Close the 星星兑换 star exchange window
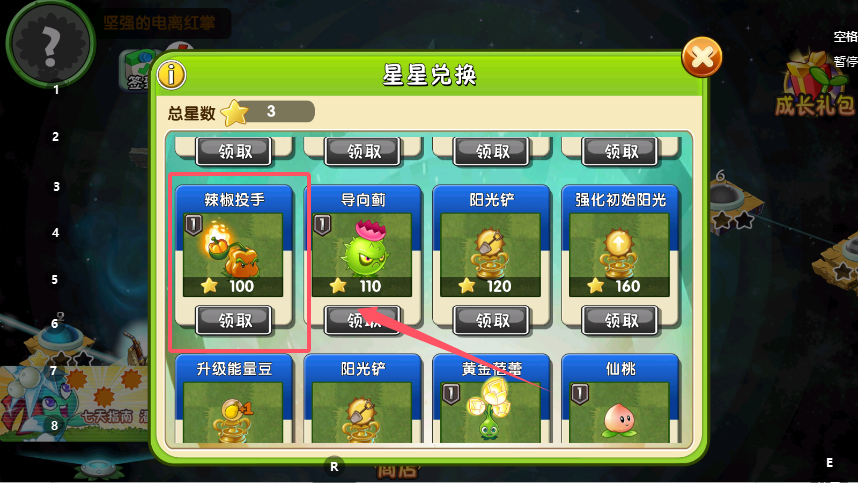The height and width of the screenshot is (483, 858). (701, 57)
